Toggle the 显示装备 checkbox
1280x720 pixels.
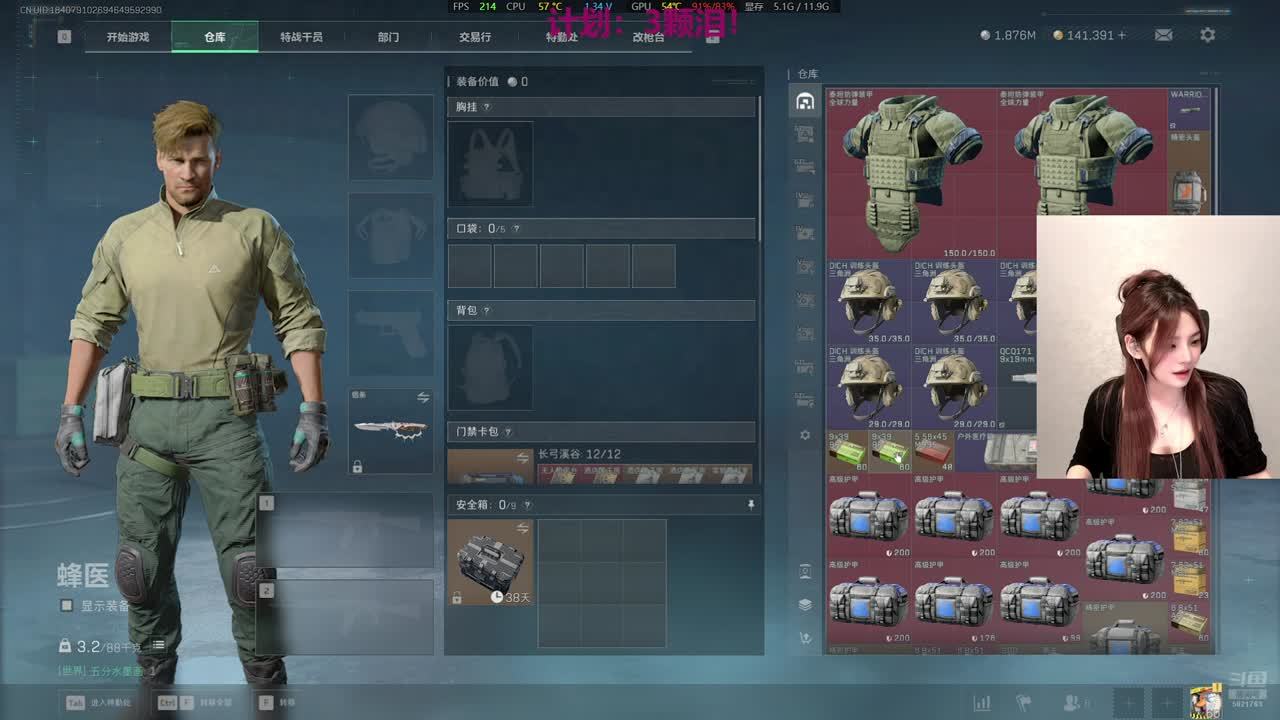coord(67,606)
